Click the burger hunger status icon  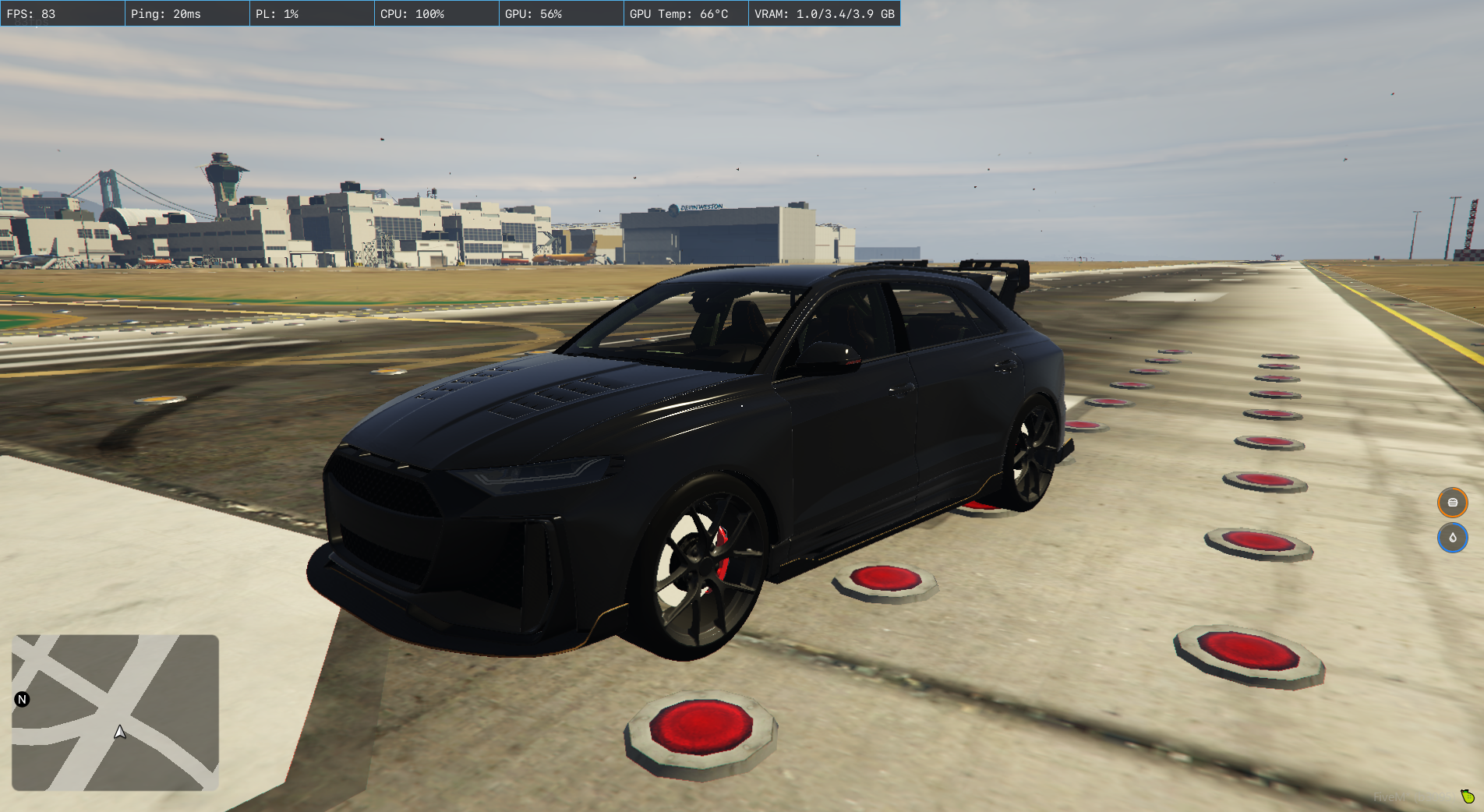click(1452, 503)
